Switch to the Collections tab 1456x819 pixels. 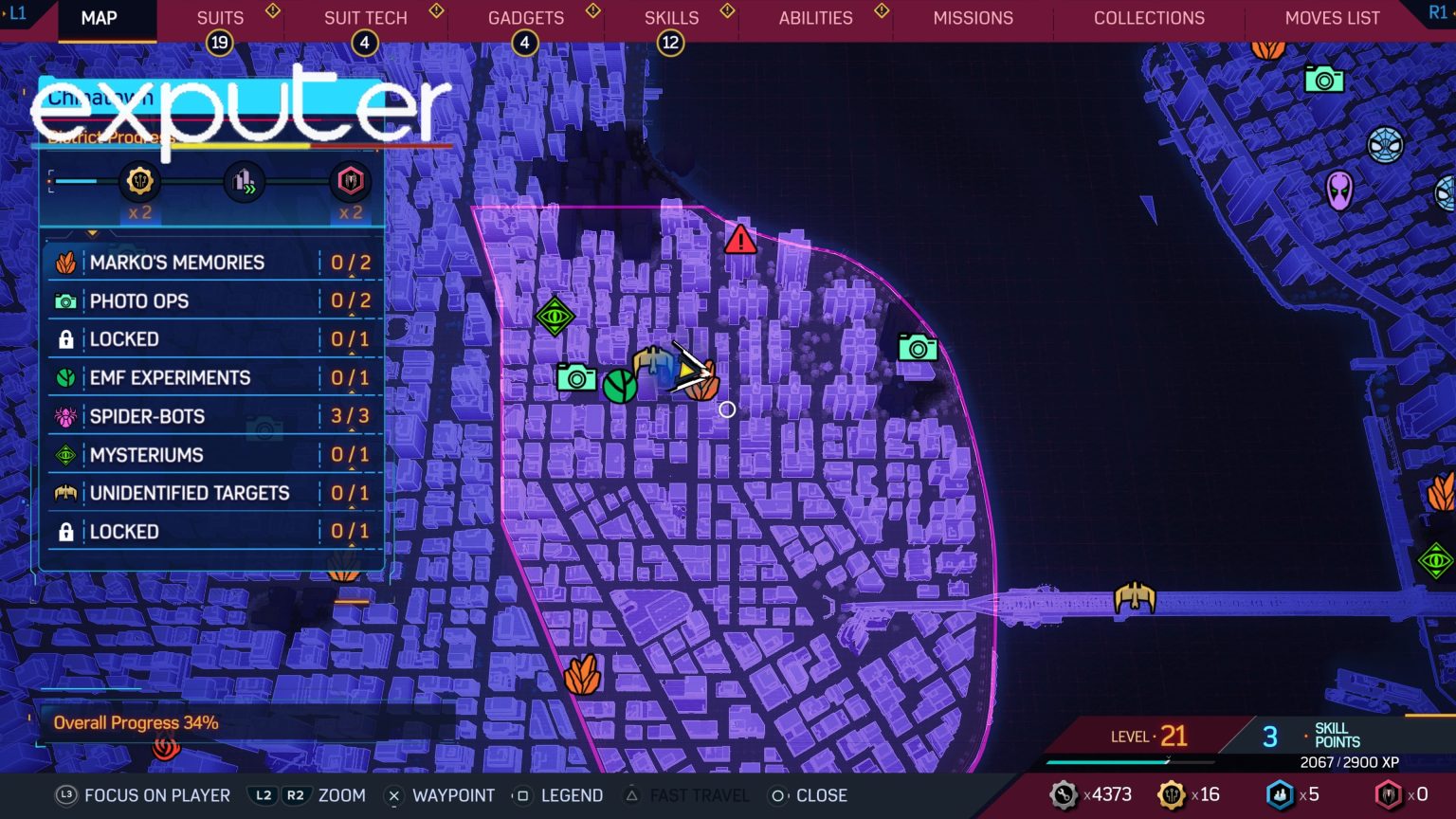click(x=1148, y=17)
